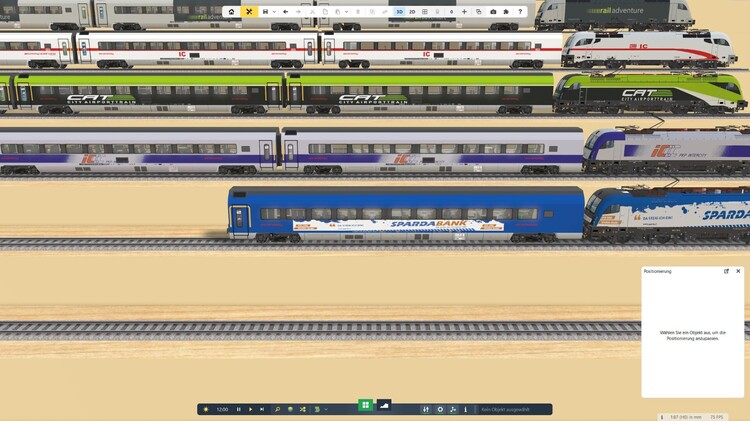Undo with the left arrow button
750x421 pixels.
click(x=285, y=12)
